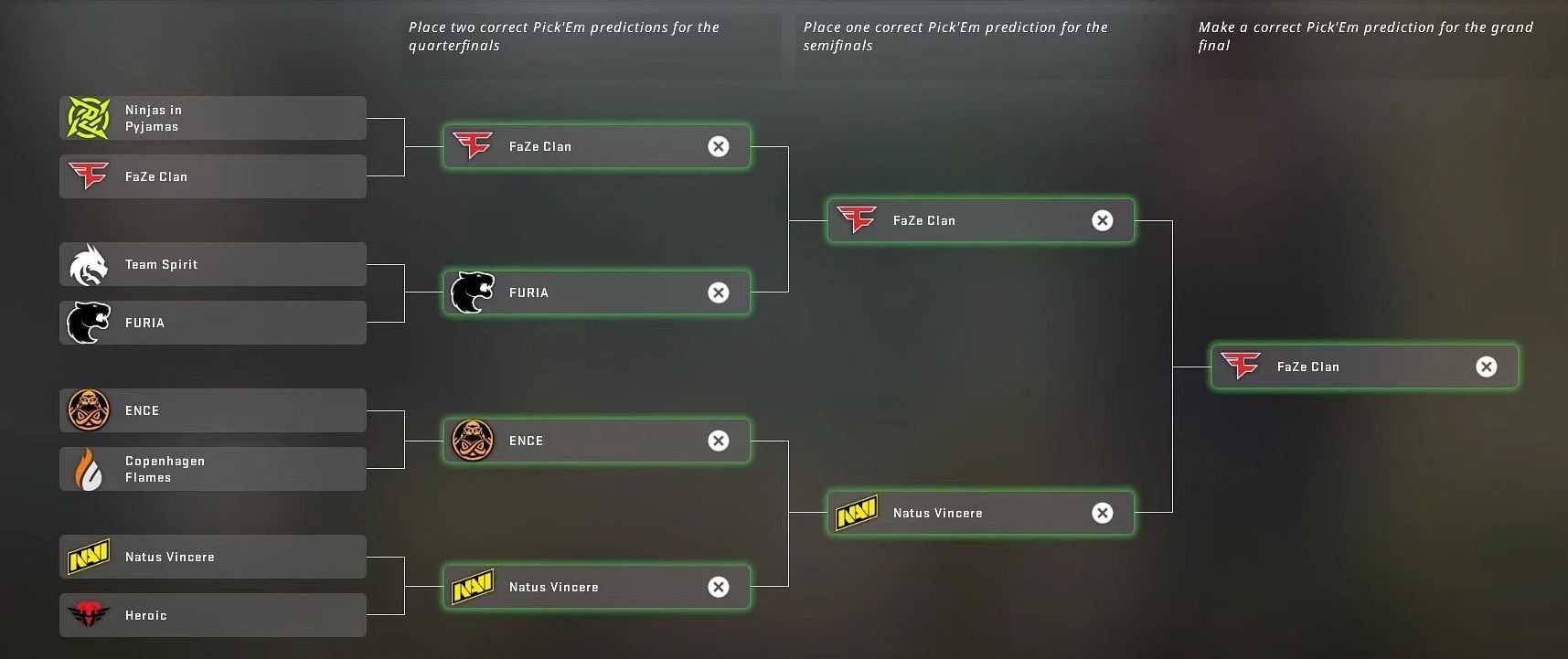The height and width of the screenshot is (659, 1568).
Task: Click the ENCE logo in the team list
Action: pos(87,409)
